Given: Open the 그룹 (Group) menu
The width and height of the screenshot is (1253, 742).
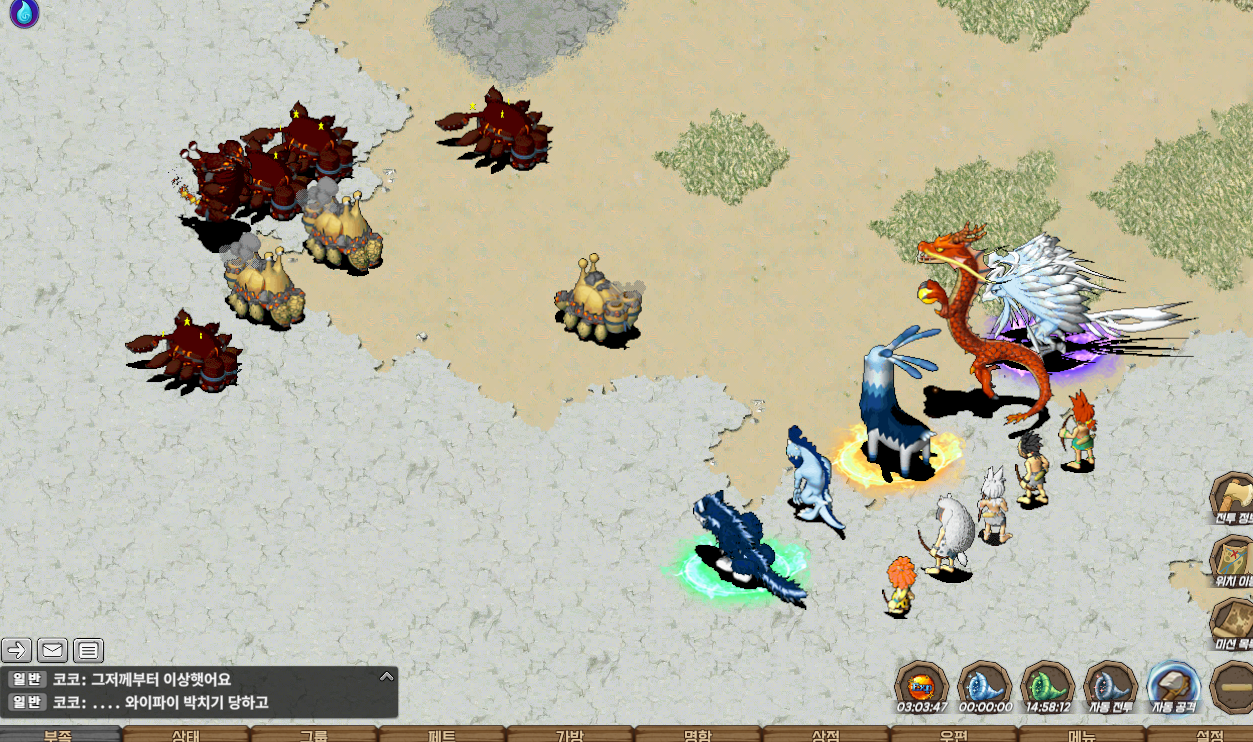Looking at the screenshot, I should [x=314, y=735].
